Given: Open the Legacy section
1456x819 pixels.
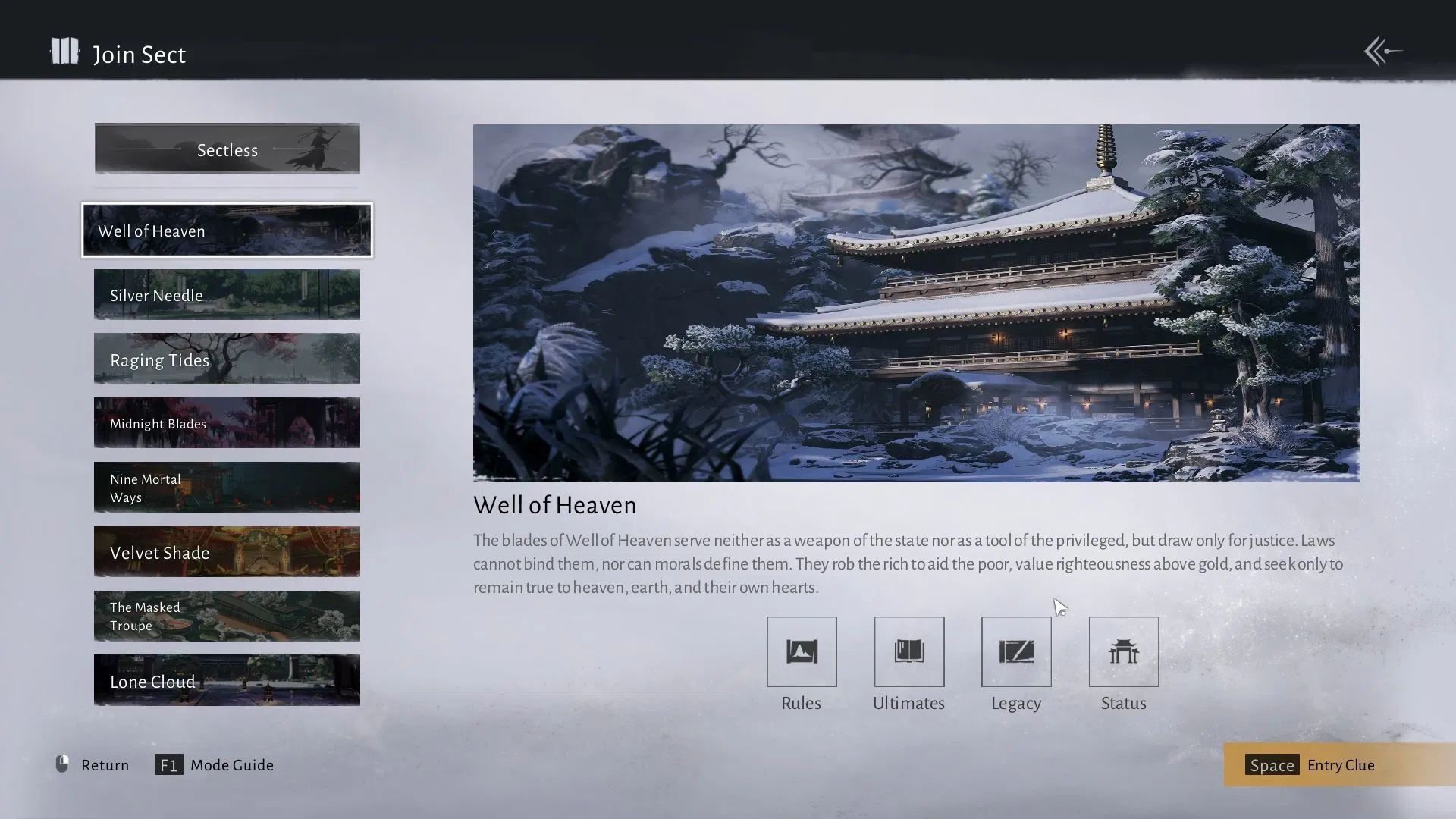Looking at the screenshot, I should (1016, 651).
